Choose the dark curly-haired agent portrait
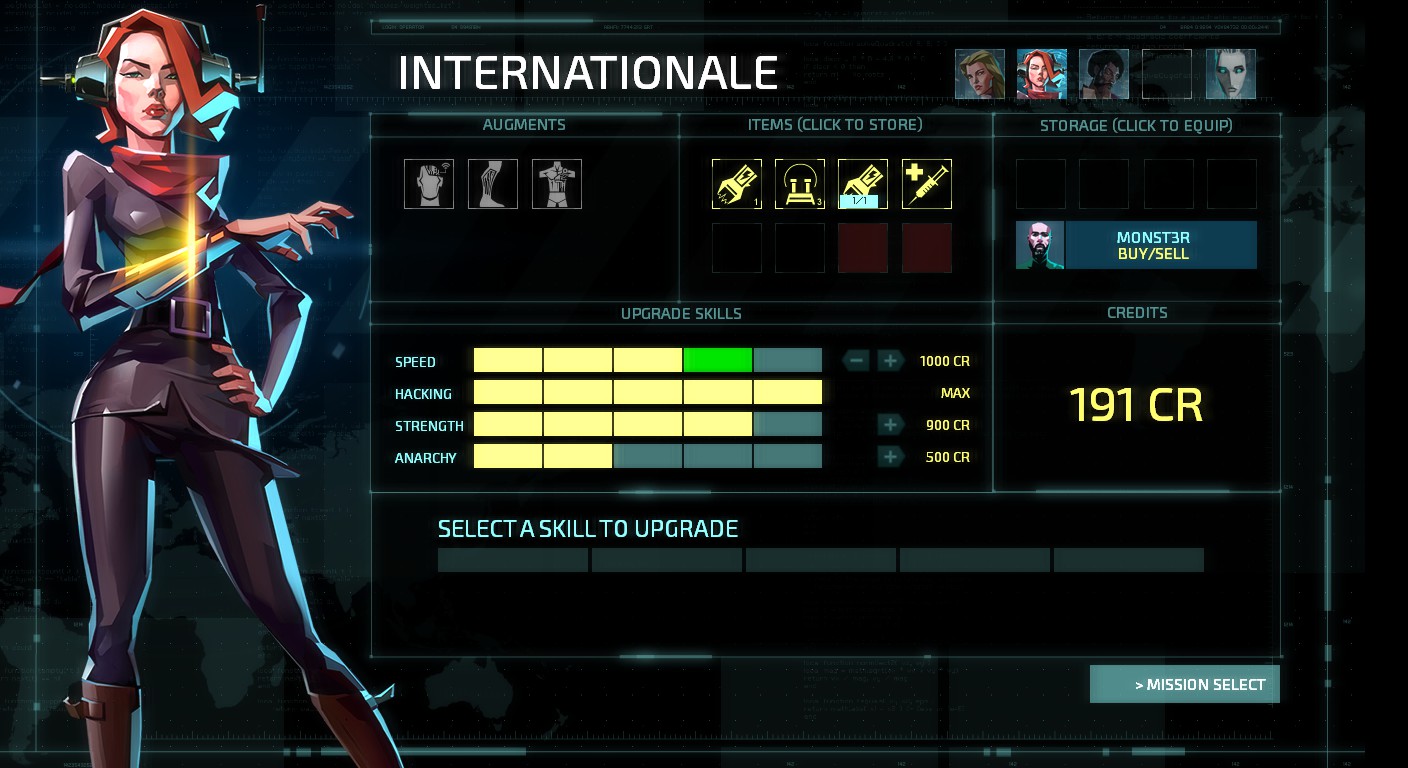 1104,75
